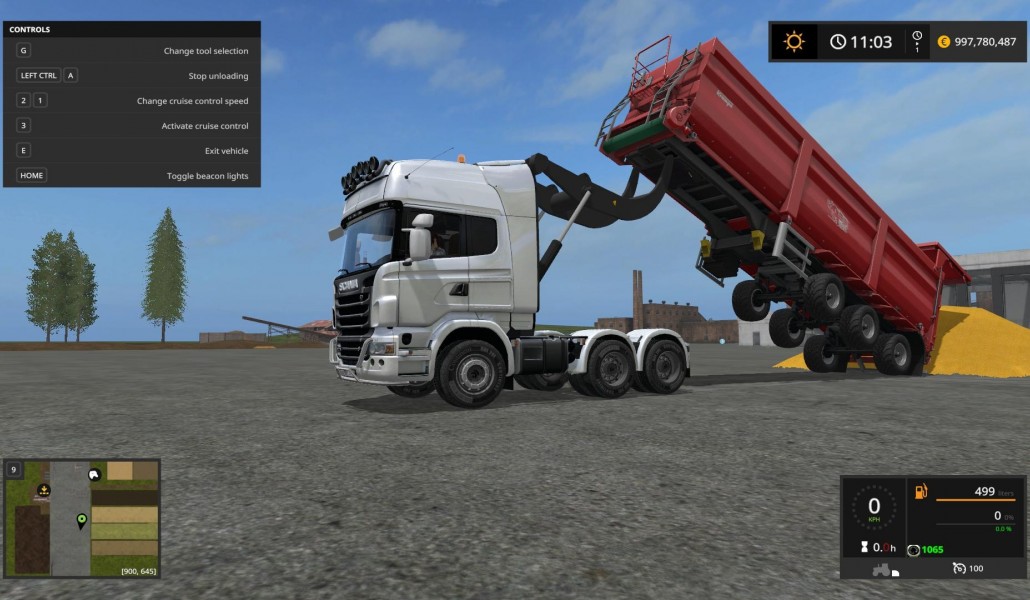This screenshot has width=1030, height=600.
Task: Click the horse icon marker on minimap
Action: 94,475
